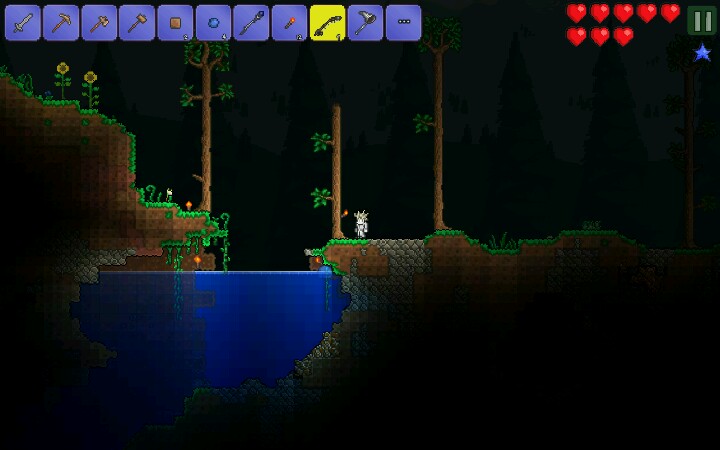Equip the grey war axe in last item slot
The width and height of the screenshot is (720, 450).
pos(365,22)
